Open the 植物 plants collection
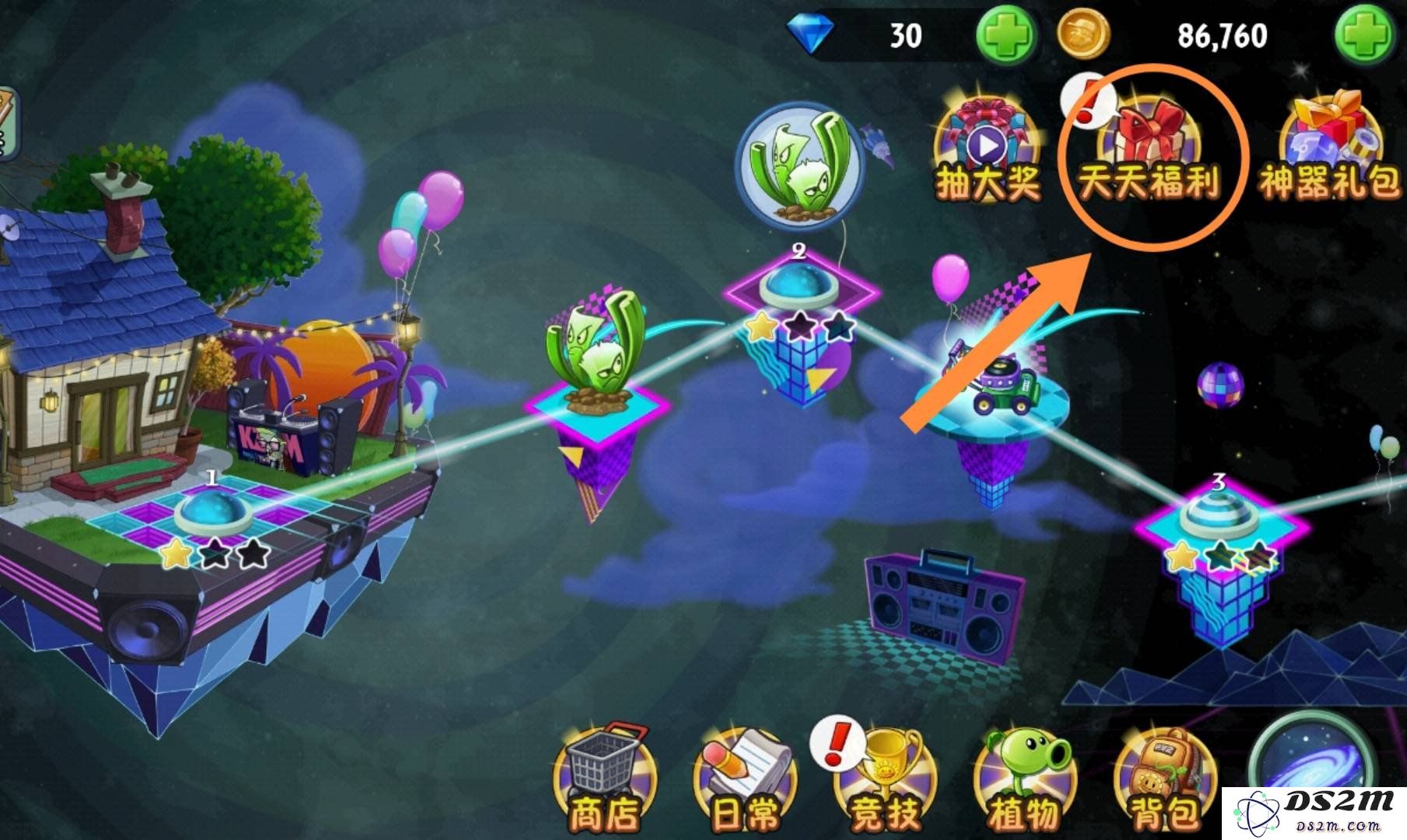 click(x=1023, y=779)
